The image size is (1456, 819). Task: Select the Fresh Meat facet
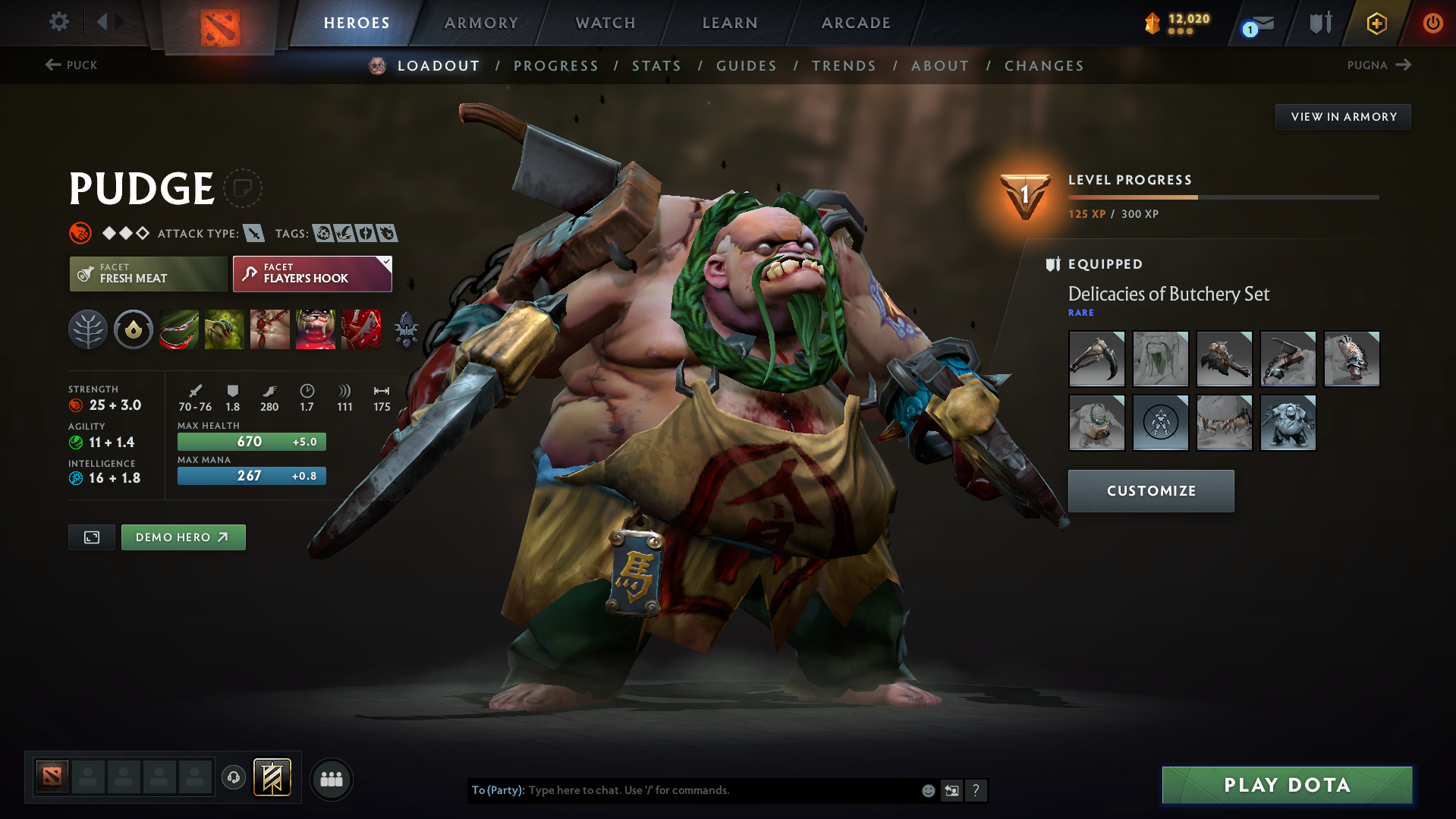(x=148, y=273)
